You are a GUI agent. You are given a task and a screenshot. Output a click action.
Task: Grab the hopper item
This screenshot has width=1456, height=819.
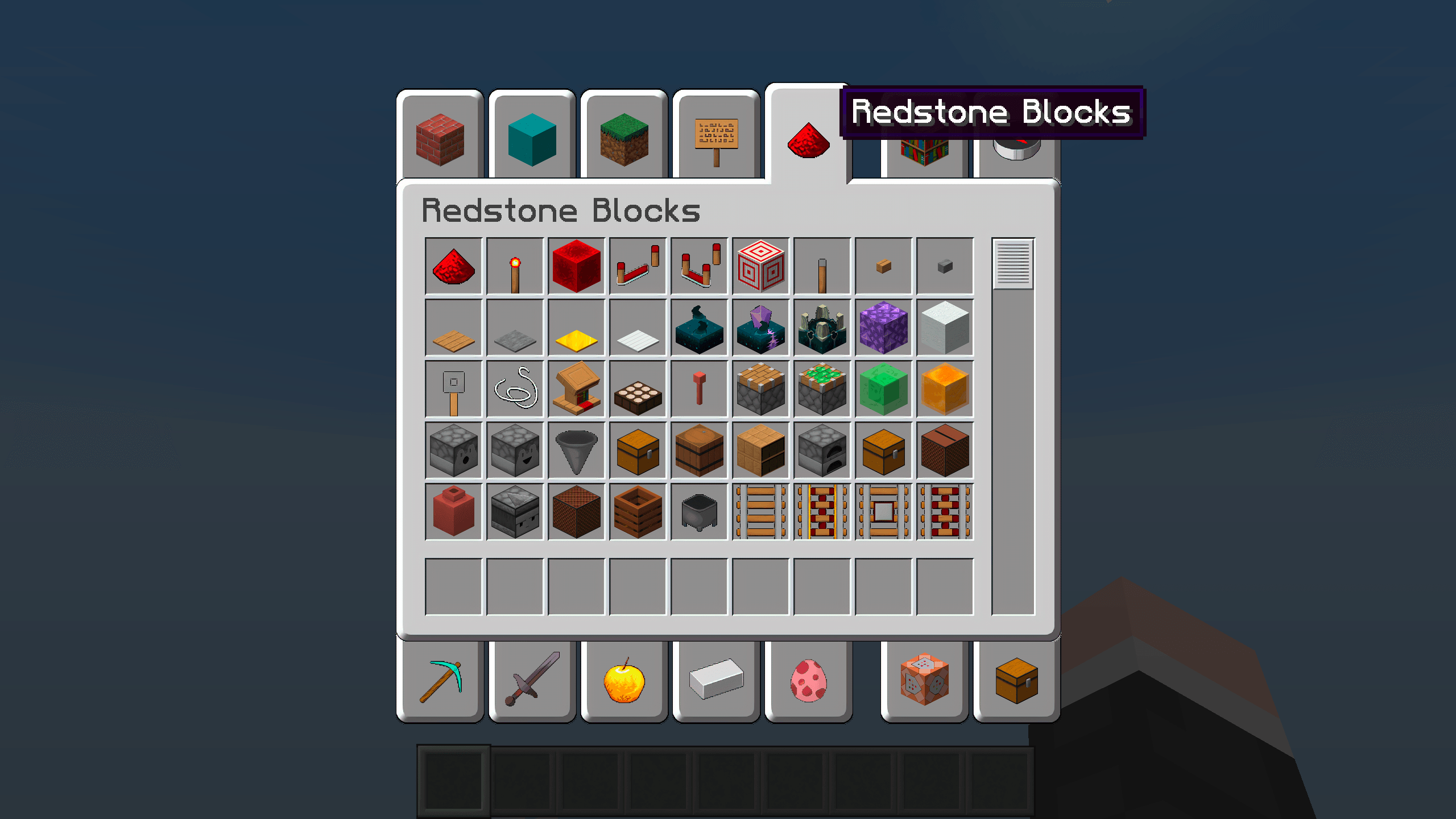[576, 451]
